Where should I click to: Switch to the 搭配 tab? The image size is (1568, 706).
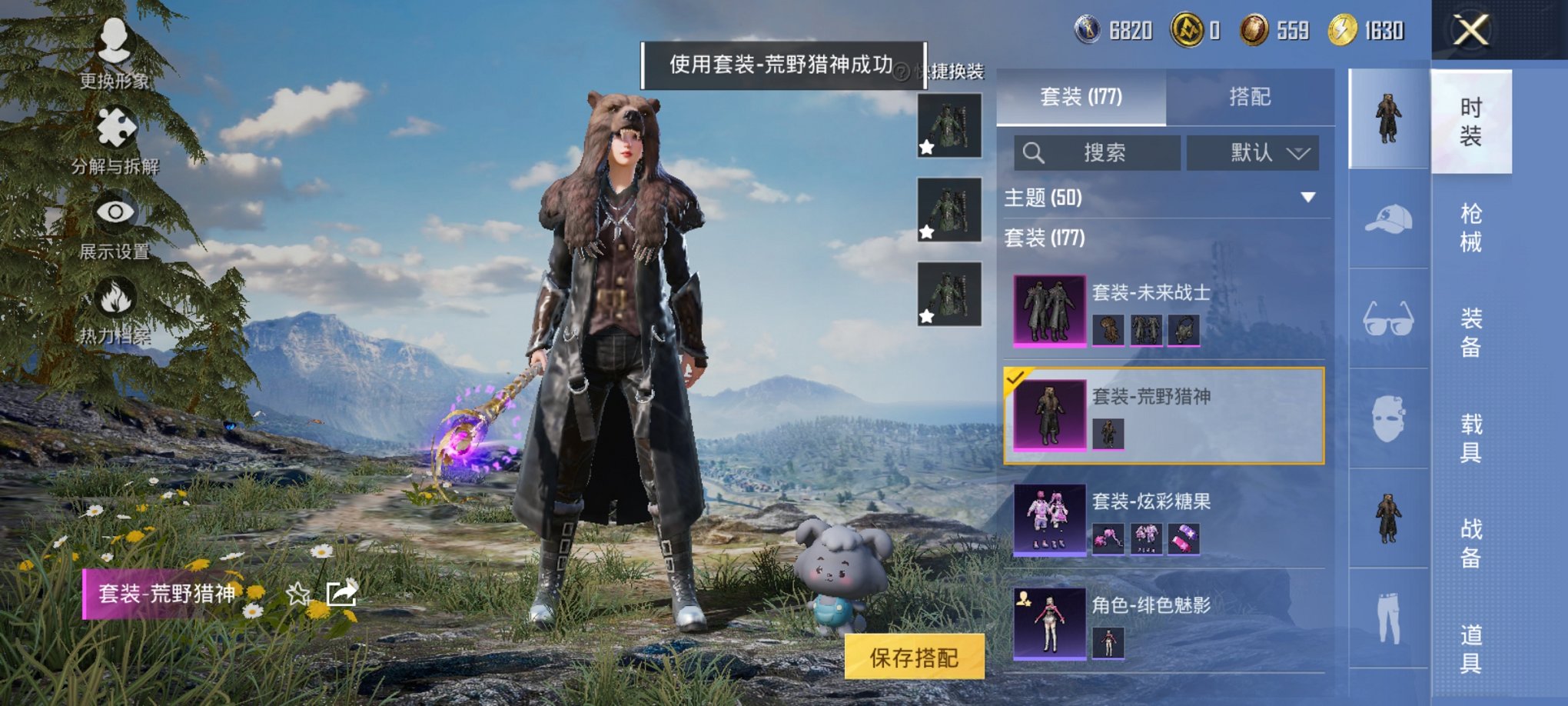pyautogui.click(x=1250, y=97)
